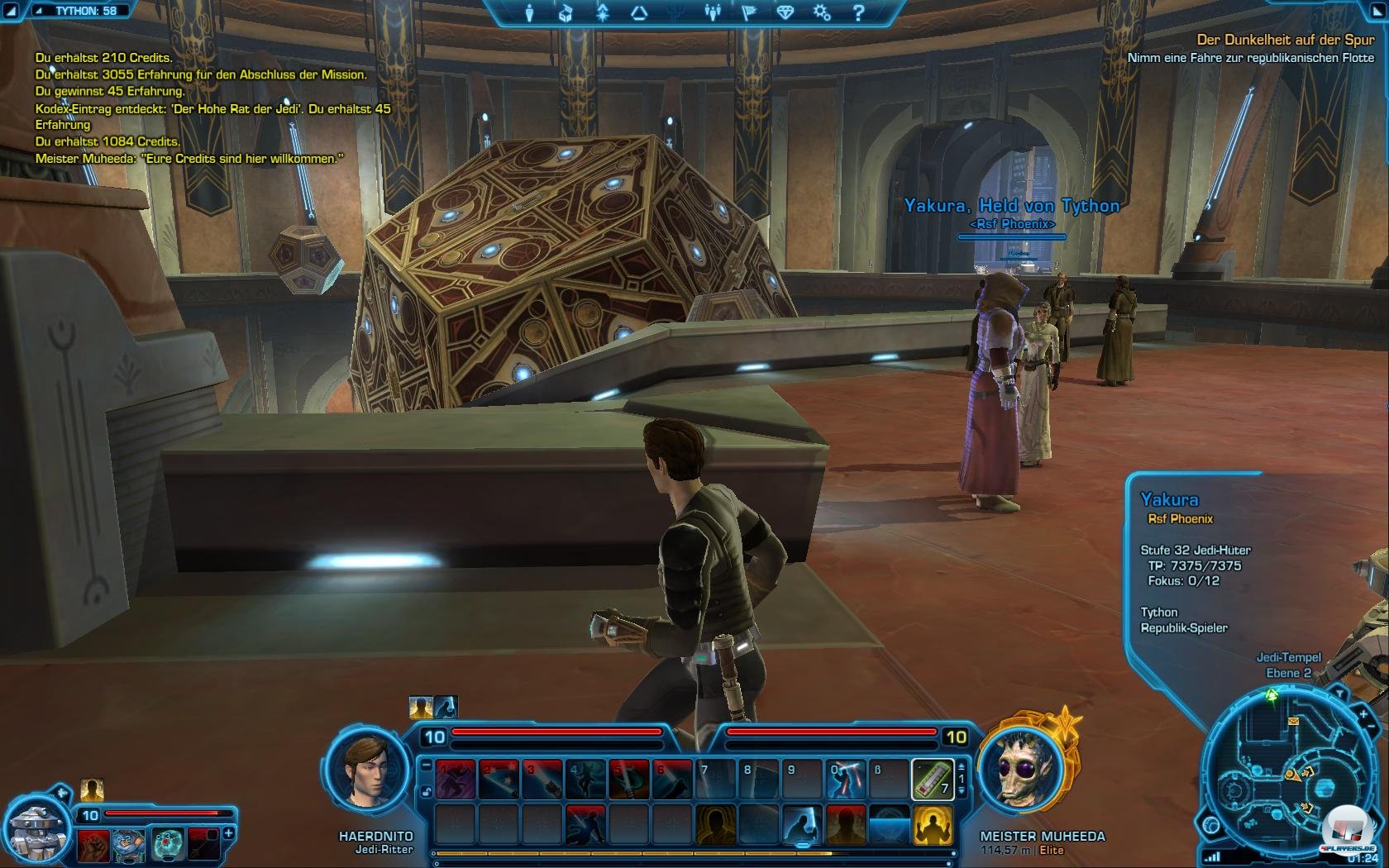Image resolution: width=1389 pixels, height=868 pixels.
Task: Select the mission tracker 'Der Dunkelheit auf der Spur'
Action: coord(1285,40)
